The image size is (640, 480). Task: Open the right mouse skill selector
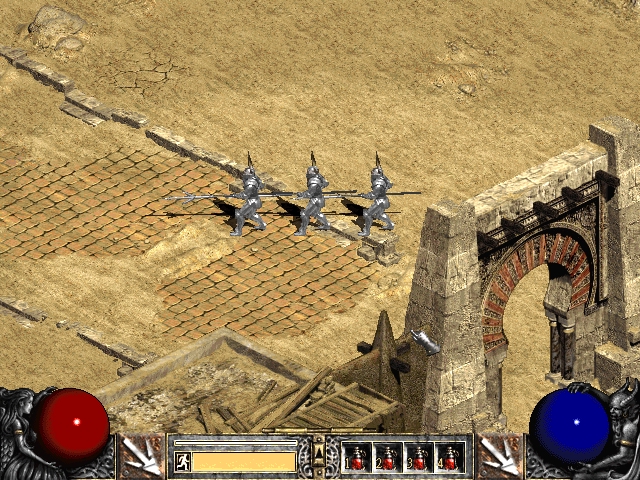[x=497, y=457]
